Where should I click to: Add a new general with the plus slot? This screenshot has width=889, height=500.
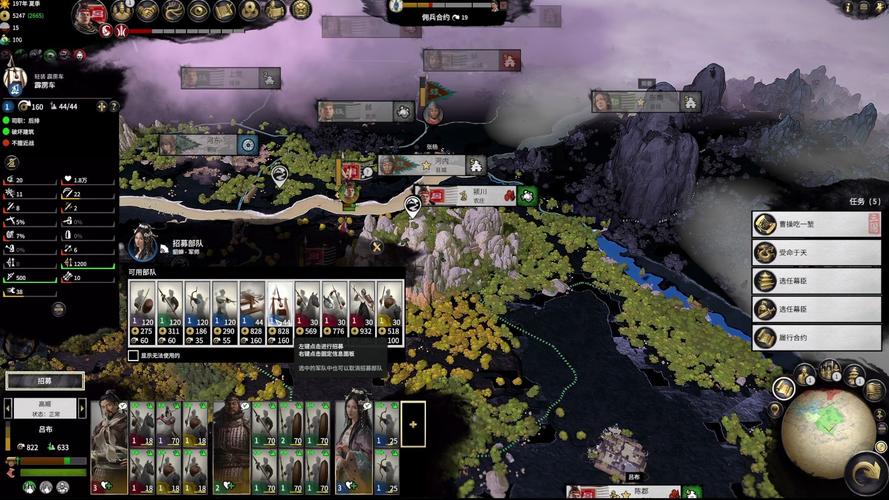[413, 424]
